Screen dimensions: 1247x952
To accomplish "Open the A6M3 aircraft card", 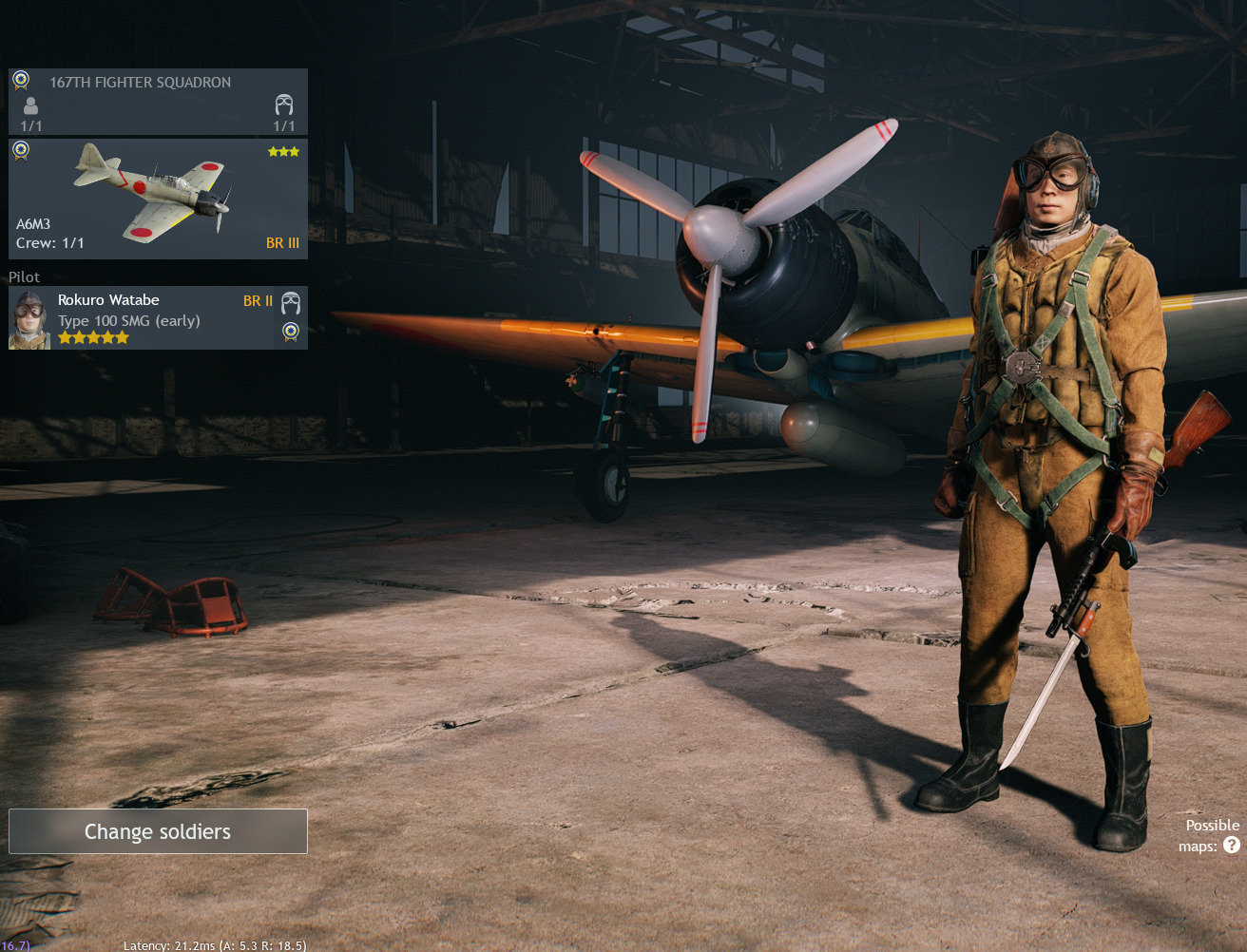I will tap(158, 199).
